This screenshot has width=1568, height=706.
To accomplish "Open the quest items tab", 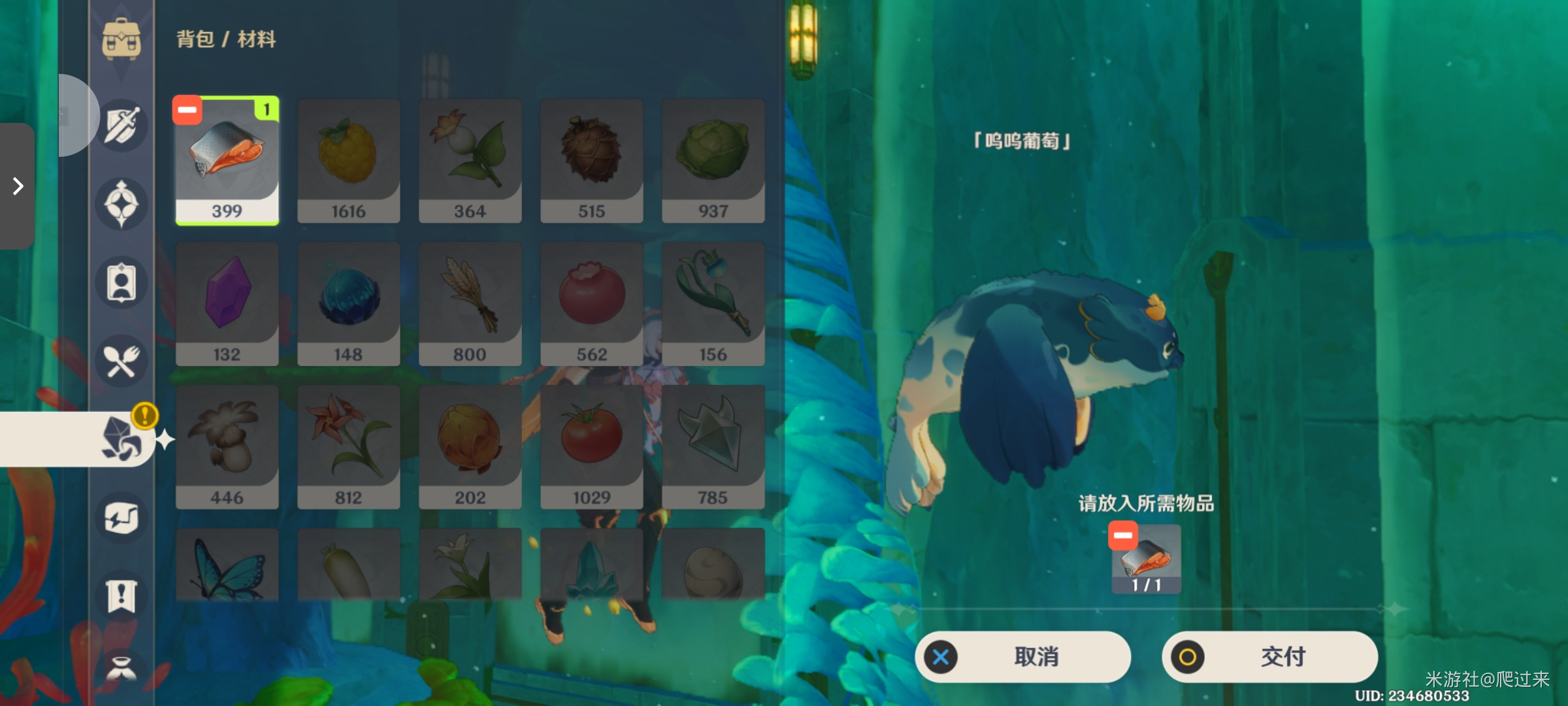I will click(122, 596).
